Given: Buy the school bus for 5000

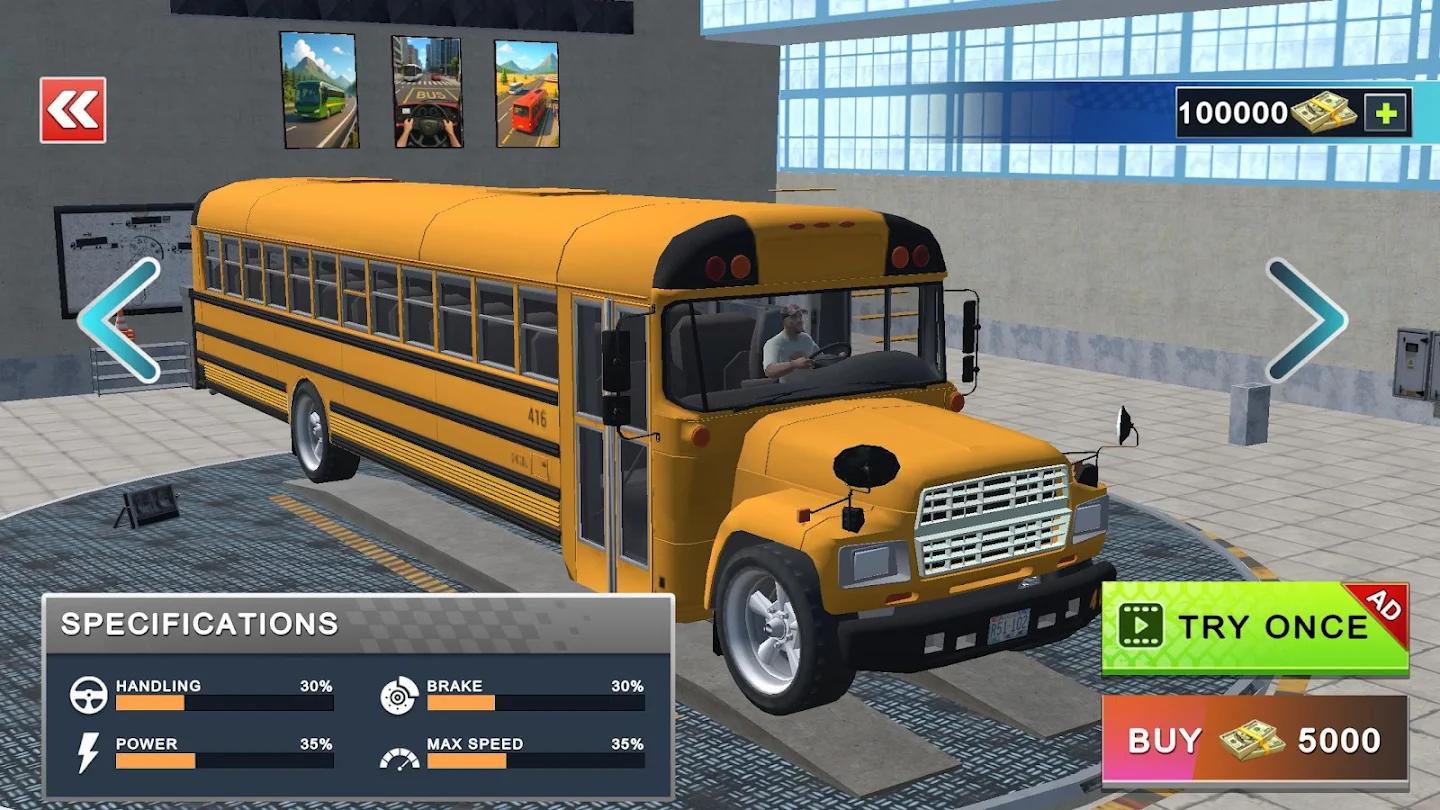Looking at the screenshot, I should click(1255, 741).
